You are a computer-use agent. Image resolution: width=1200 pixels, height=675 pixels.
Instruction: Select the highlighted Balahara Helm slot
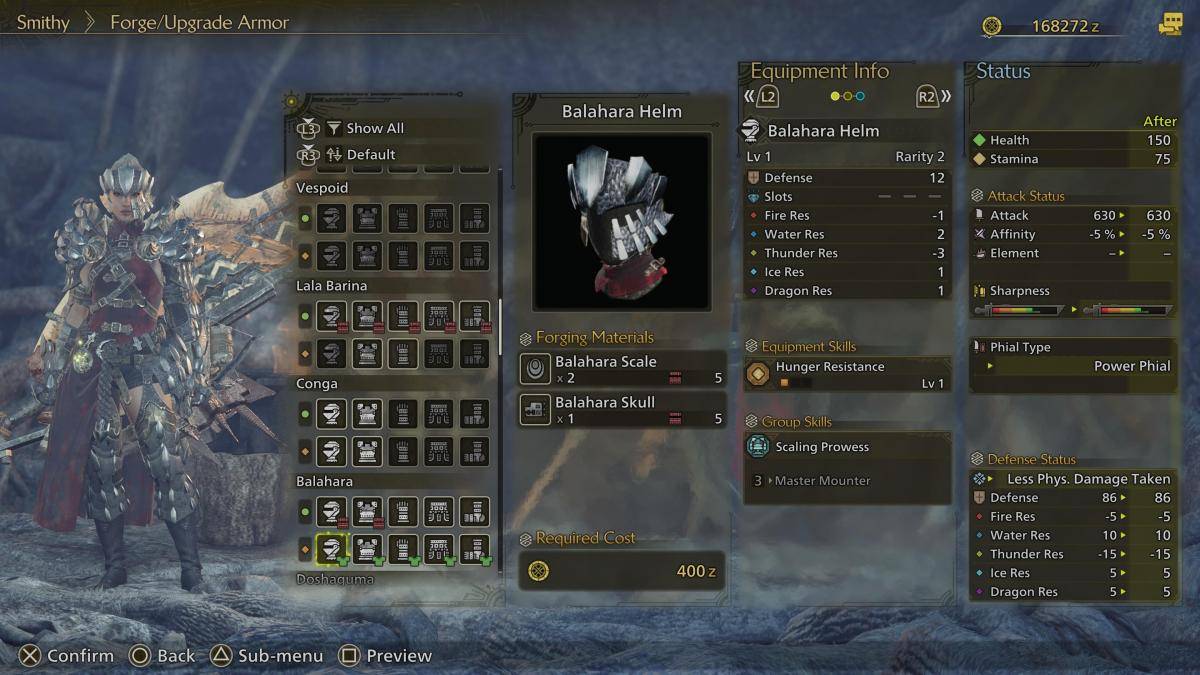(x=331, y=547)
